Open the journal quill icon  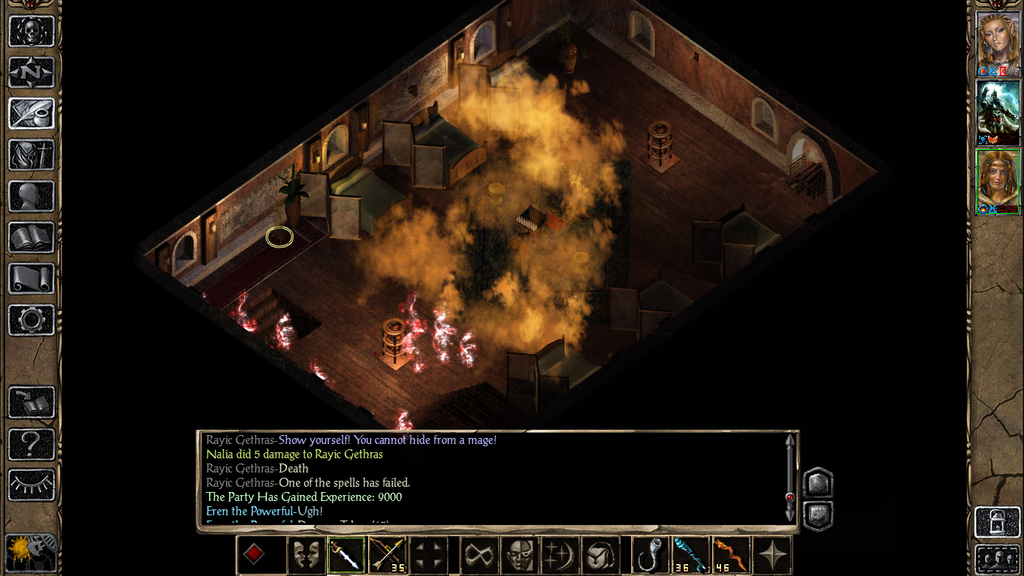[31, 113]
